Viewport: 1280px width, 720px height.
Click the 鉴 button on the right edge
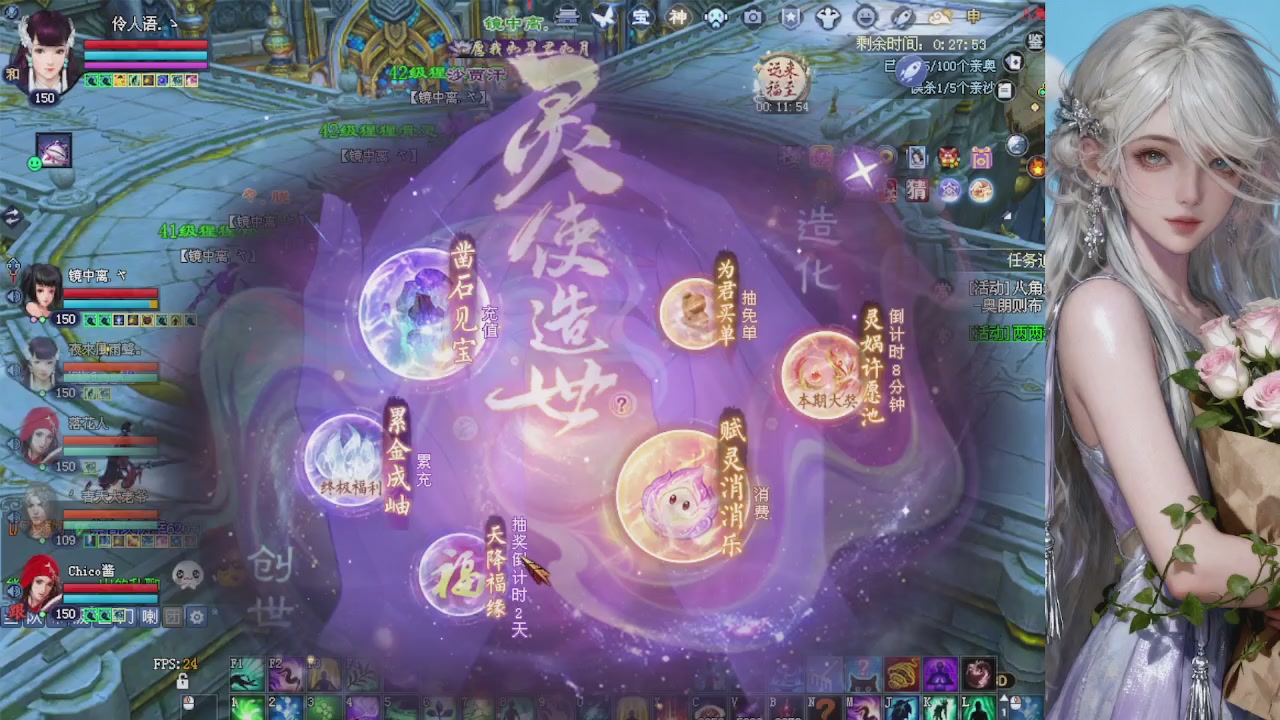(x=1035, y=42)
